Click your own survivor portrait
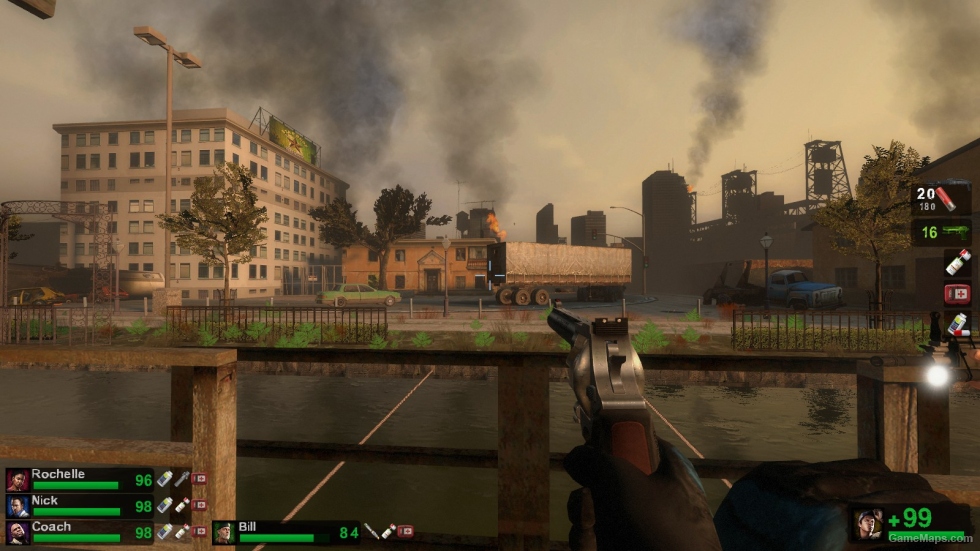 tap(867, 522)
